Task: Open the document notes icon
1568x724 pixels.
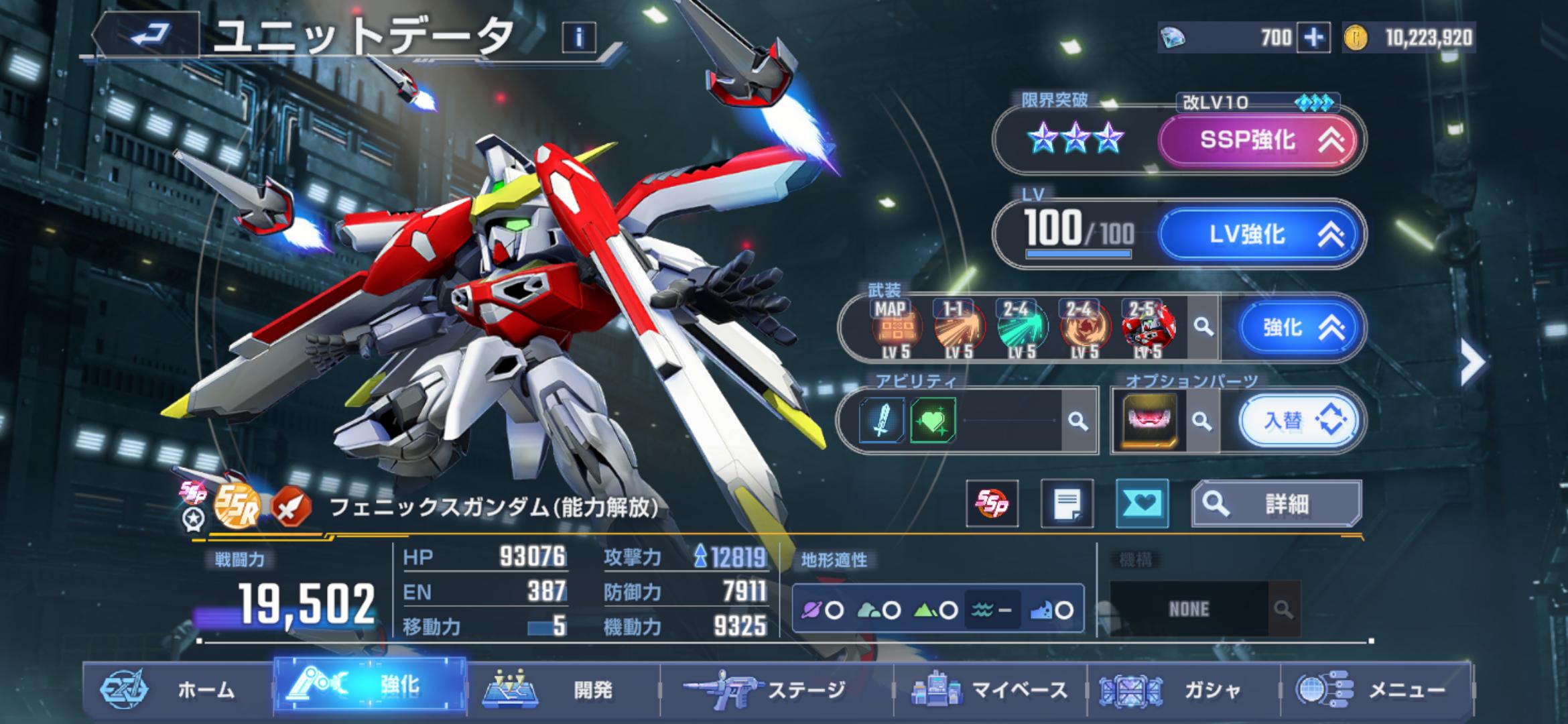Action: (1067, 503)
